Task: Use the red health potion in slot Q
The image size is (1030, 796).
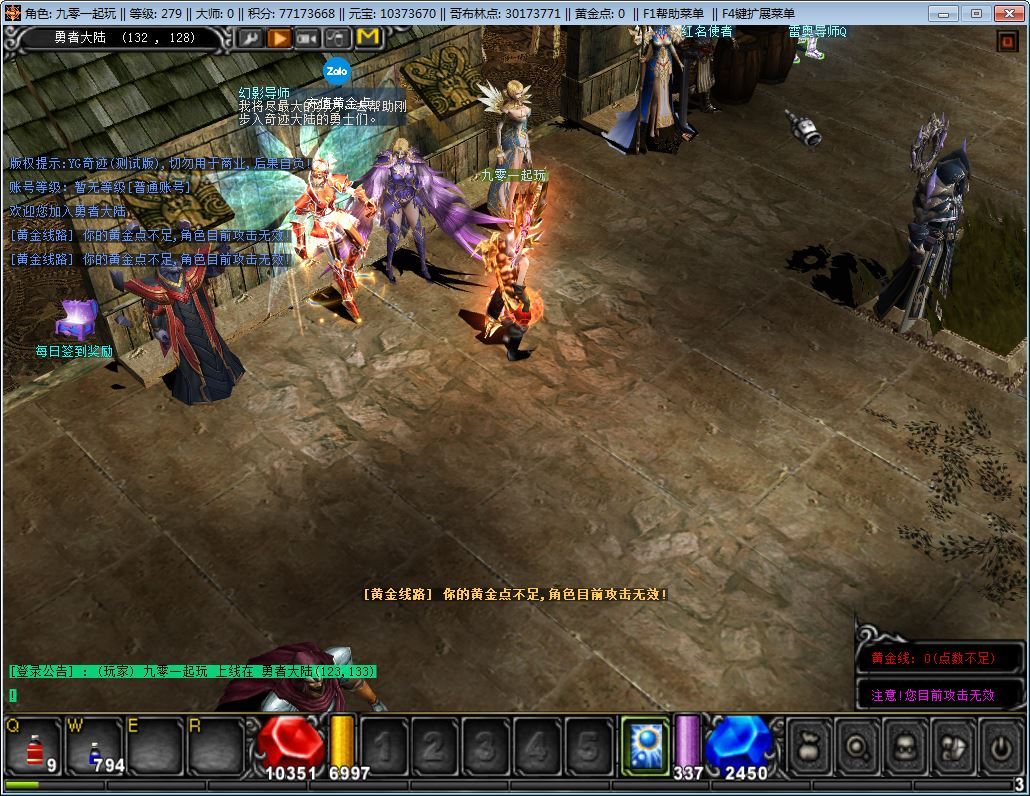Action: [x=36, y=747]
